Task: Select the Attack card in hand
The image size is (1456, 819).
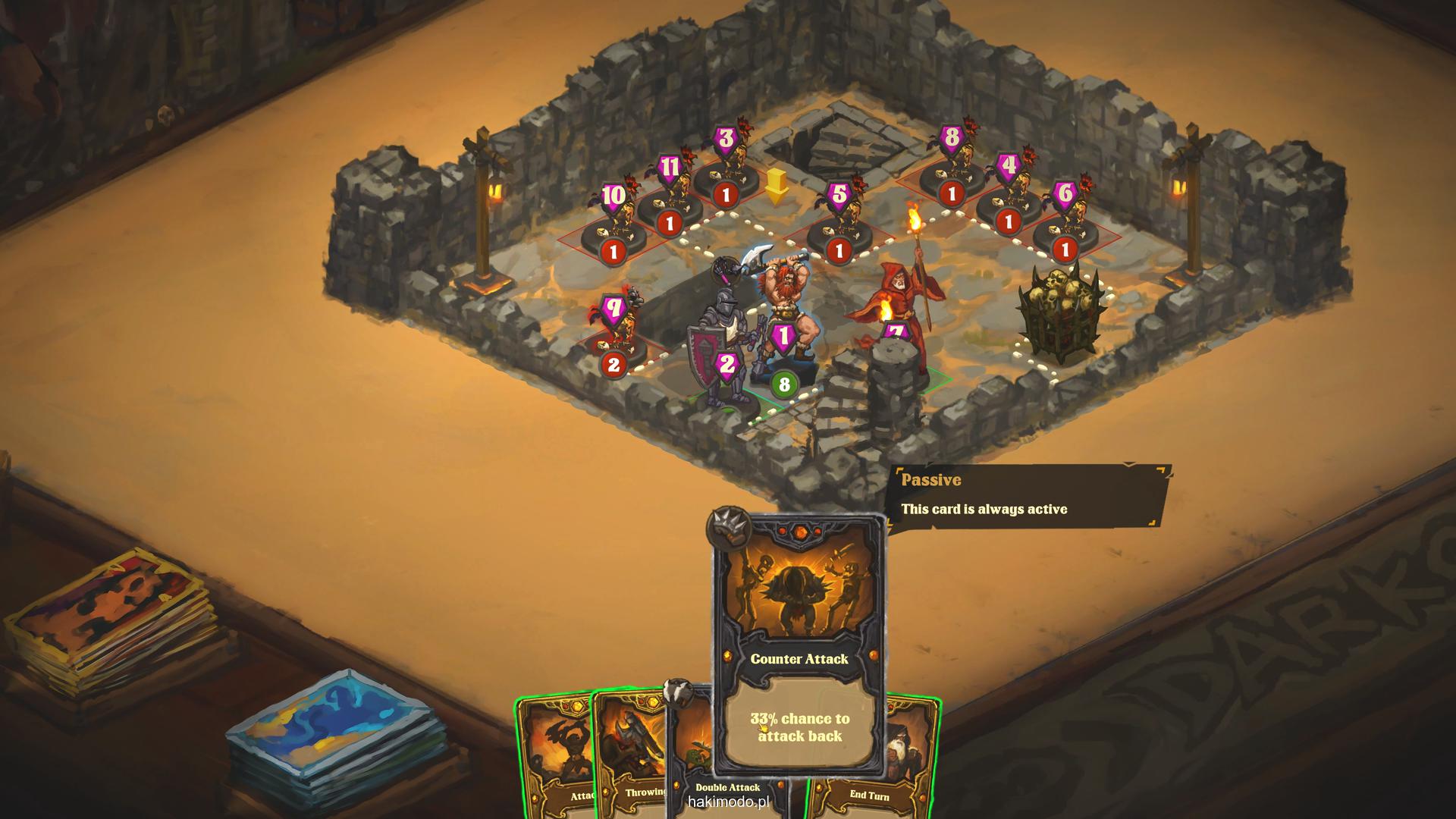Action: click(x=554, y=758)
